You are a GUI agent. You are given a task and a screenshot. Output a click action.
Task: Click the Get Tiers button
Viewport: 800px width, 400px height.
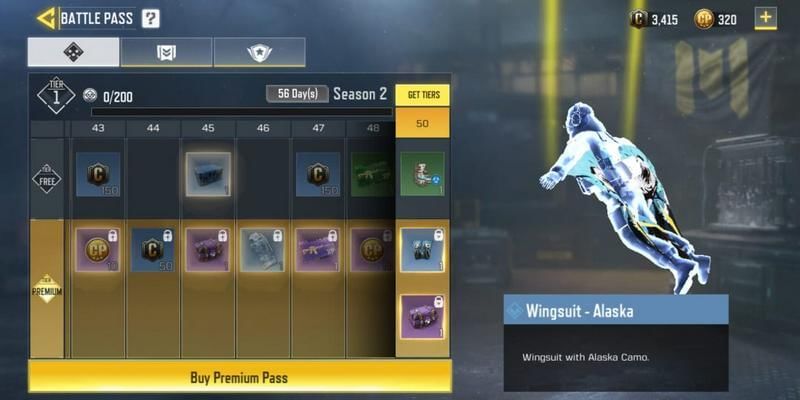click(x=422, y=95)
